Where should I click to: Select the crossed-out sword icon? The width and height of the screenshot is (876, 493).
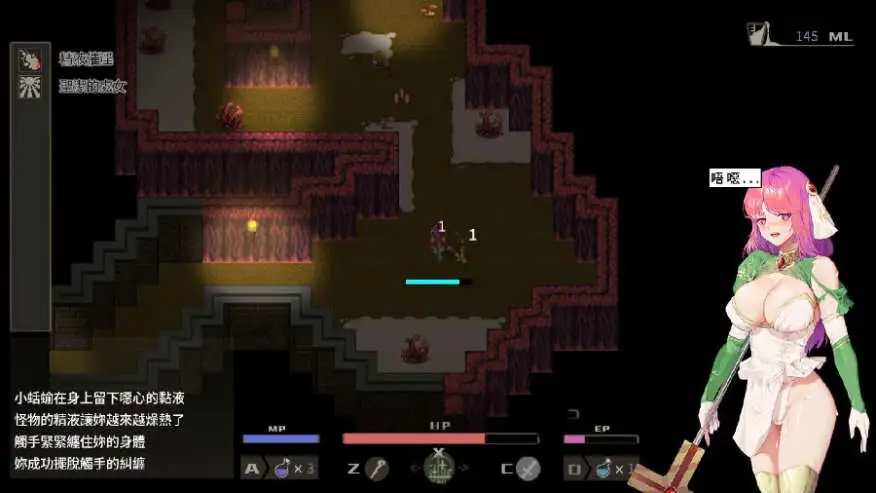[x=527, y=468]
